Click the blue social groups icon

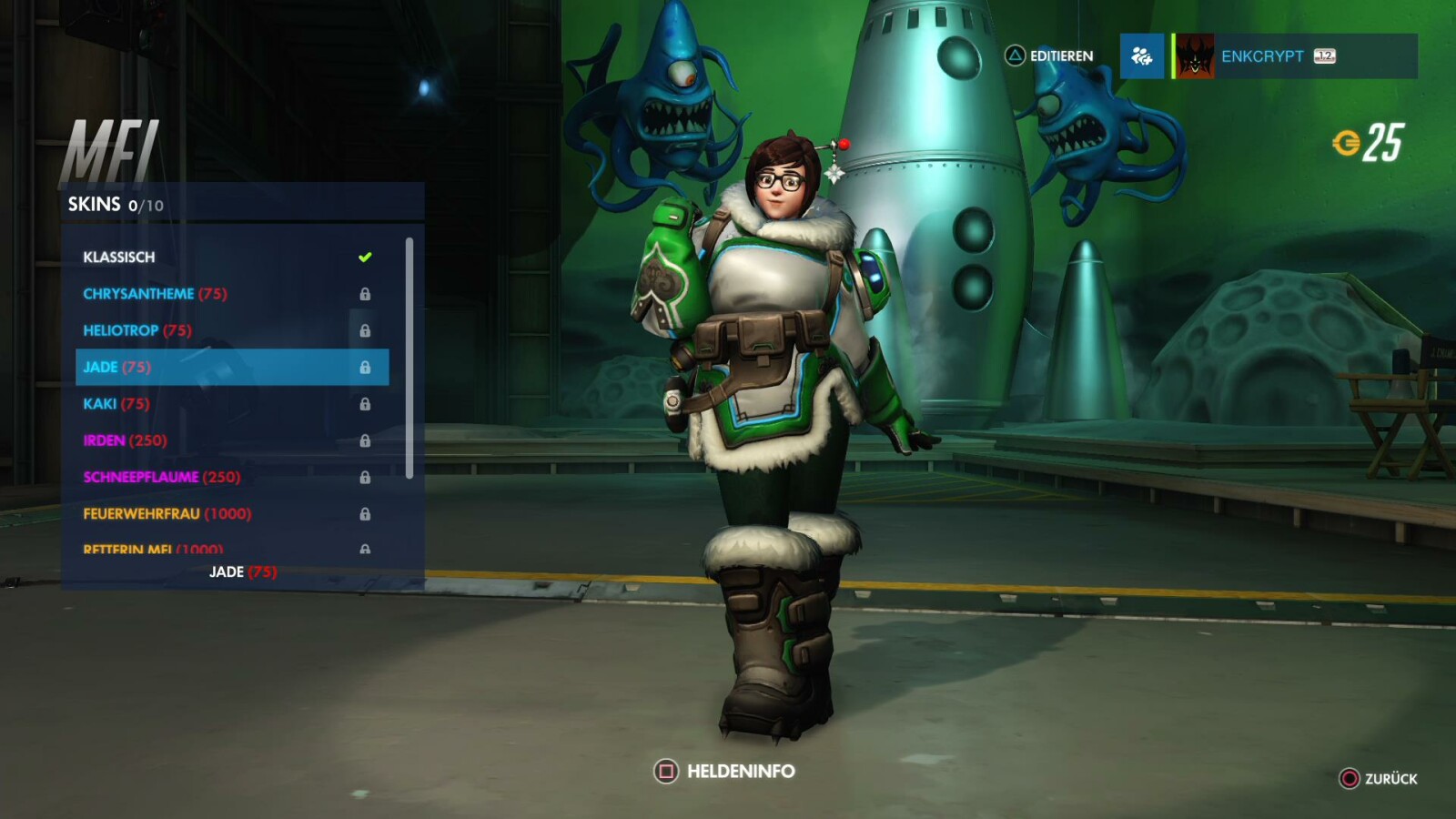[1141, 56]
